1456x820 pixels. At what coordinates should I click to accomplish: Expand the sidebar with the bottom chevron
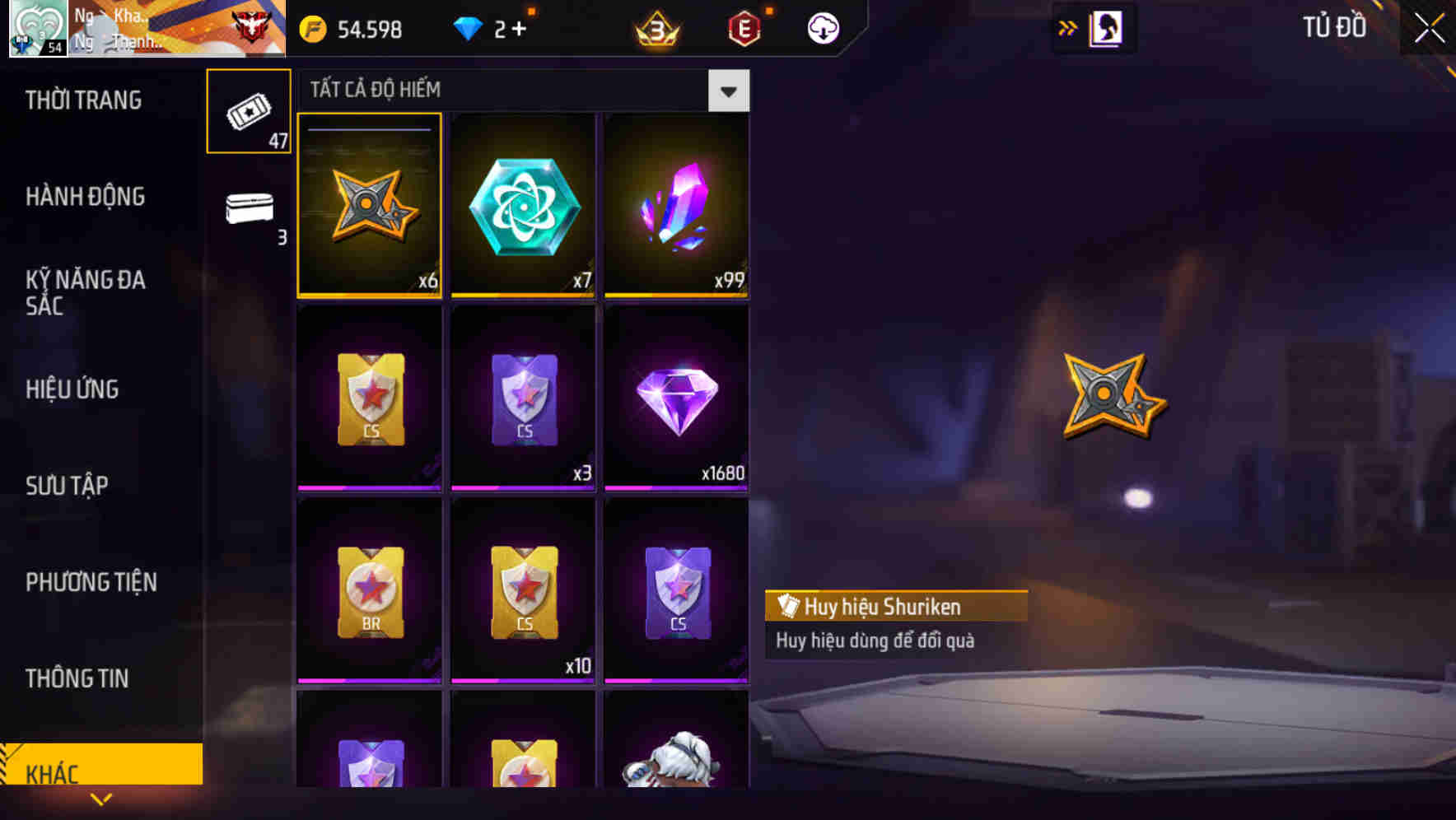101,799
